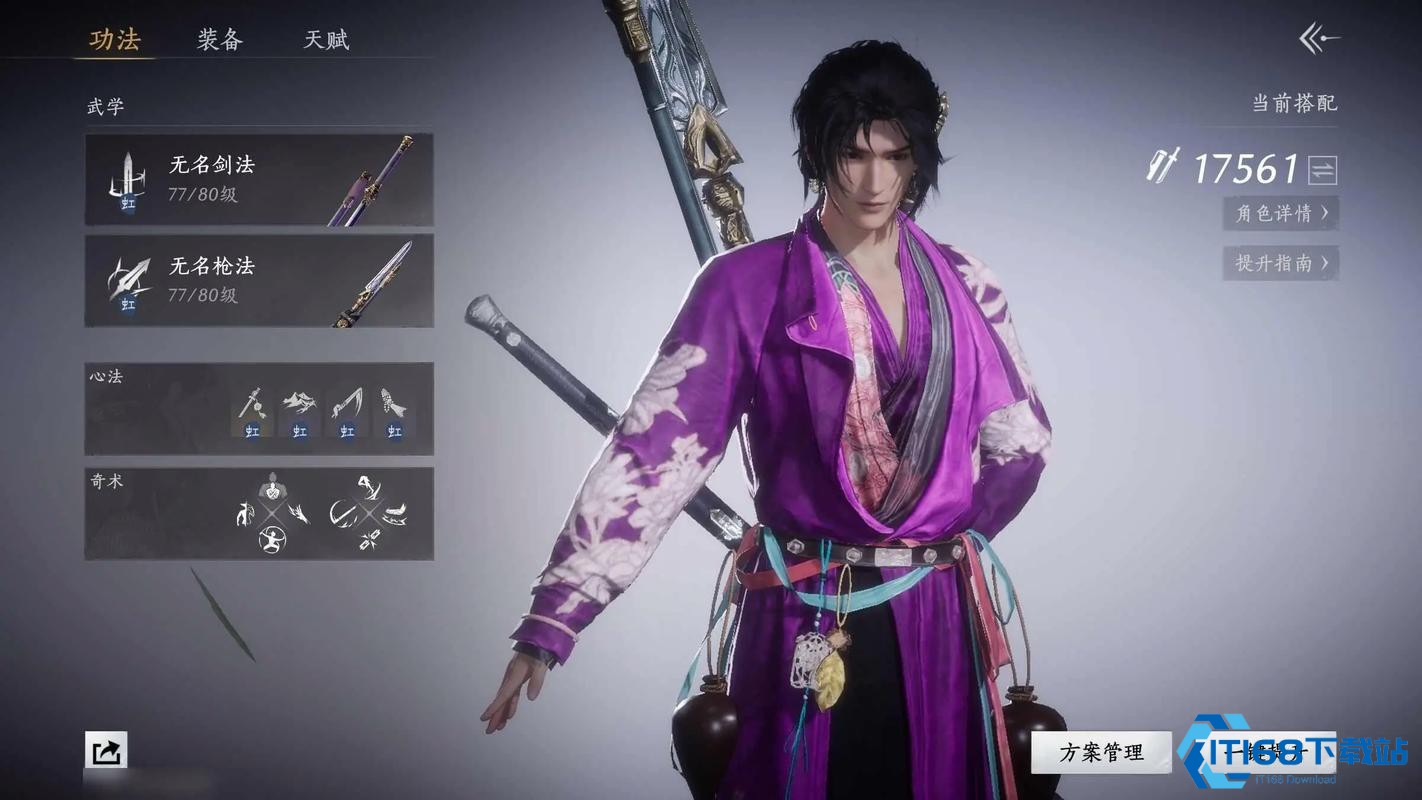Toggle the 虹 badge under the fish 心法

pos(395,431)
